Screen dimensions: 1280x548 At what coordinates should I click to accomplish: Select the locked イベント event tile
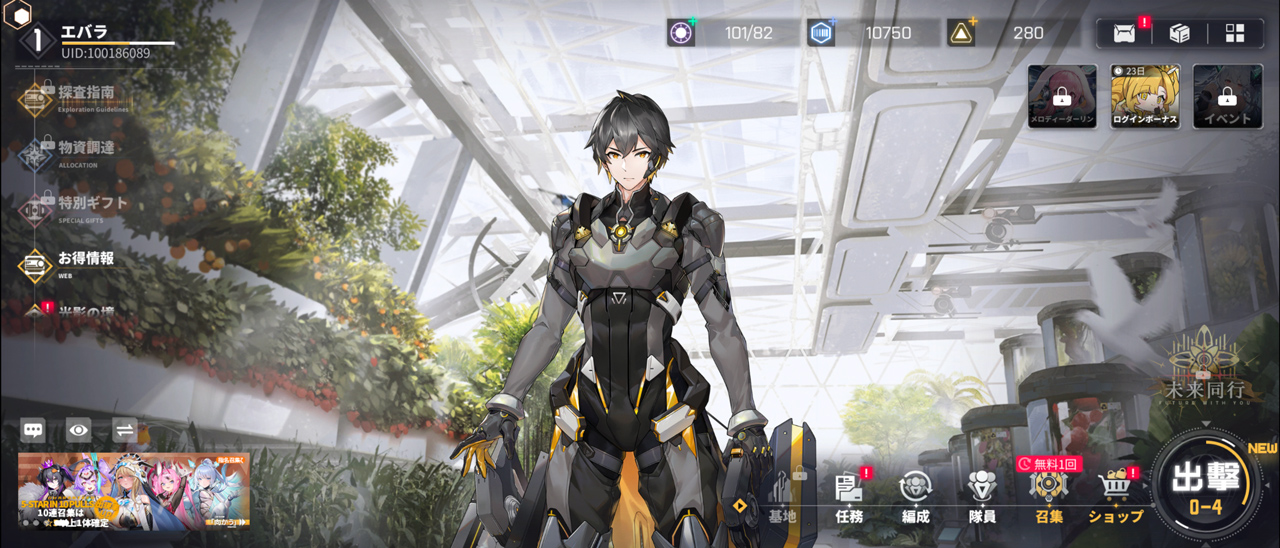[x=1228, y=97]
